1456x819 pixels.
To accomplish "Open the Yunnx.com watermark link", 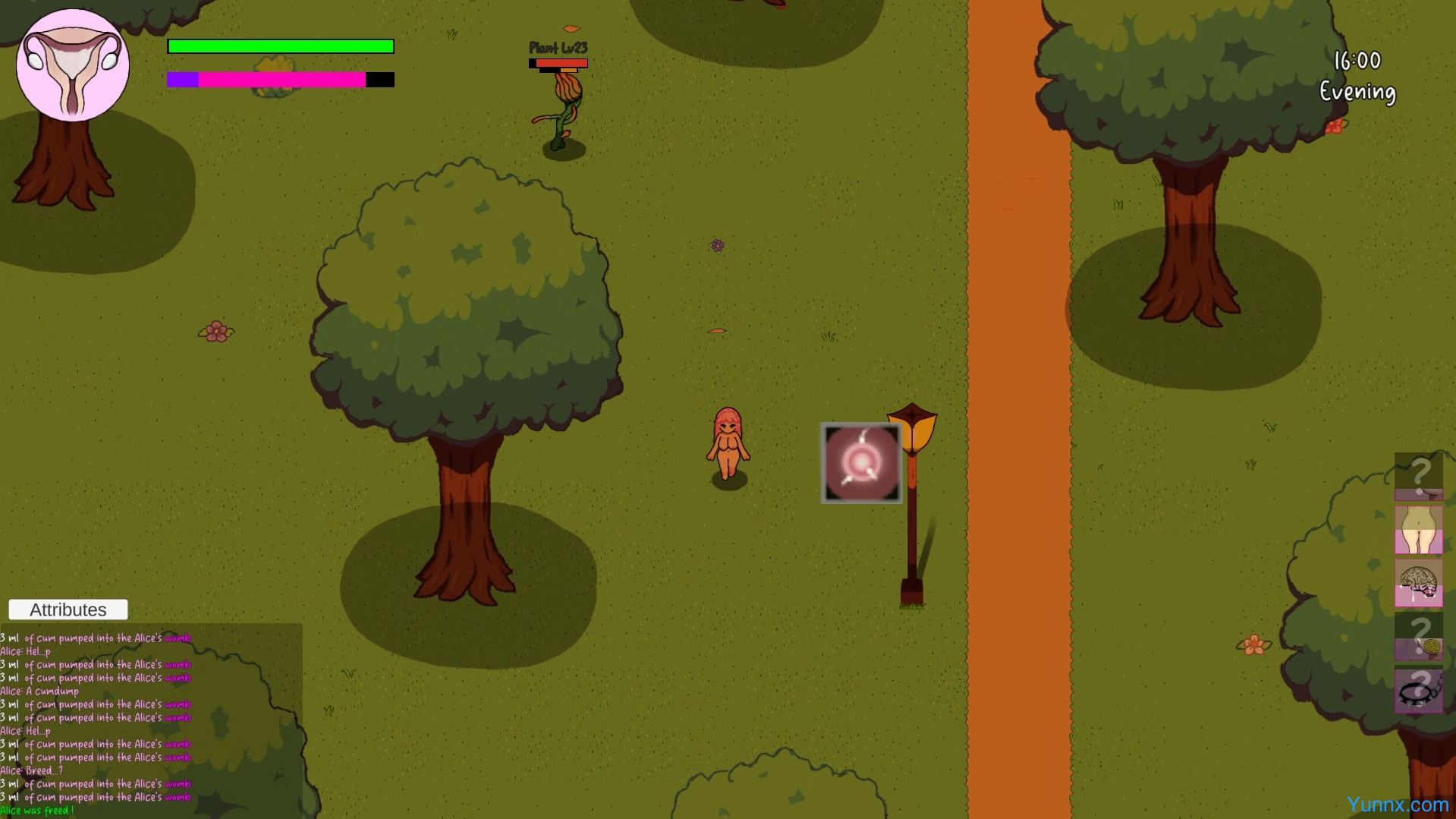I will (1397, 805).
